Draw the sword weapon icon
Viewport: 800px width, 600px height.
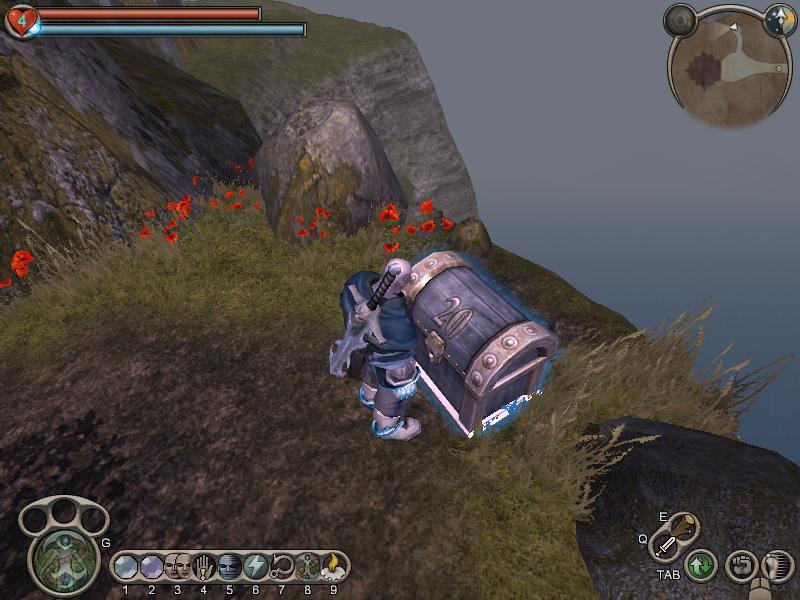(x=665, y=546)
